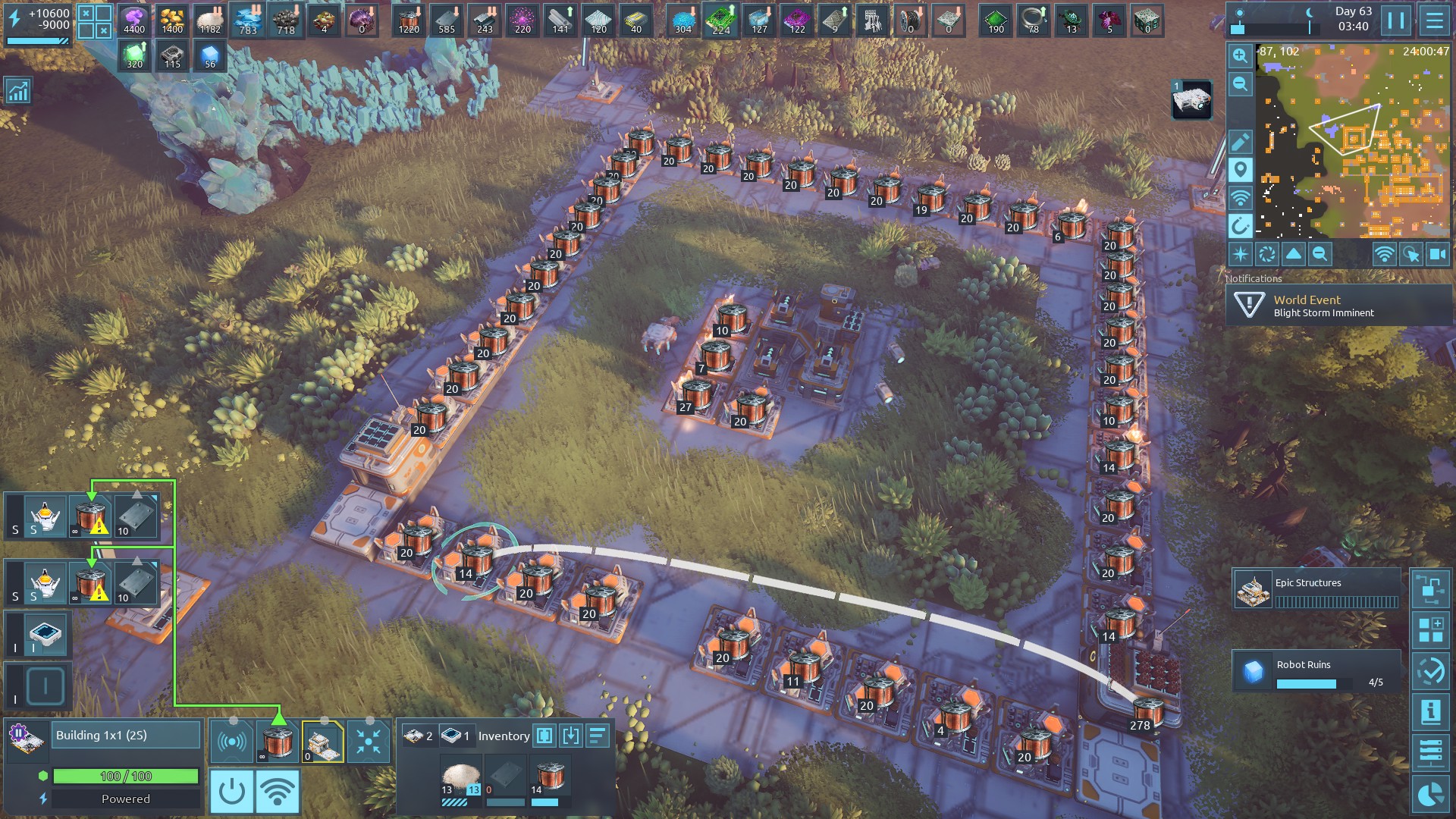Viewport: 1456px width, 819px height.
Task: Zoom out on the minimap
Action: click(x=1240, y=84)
